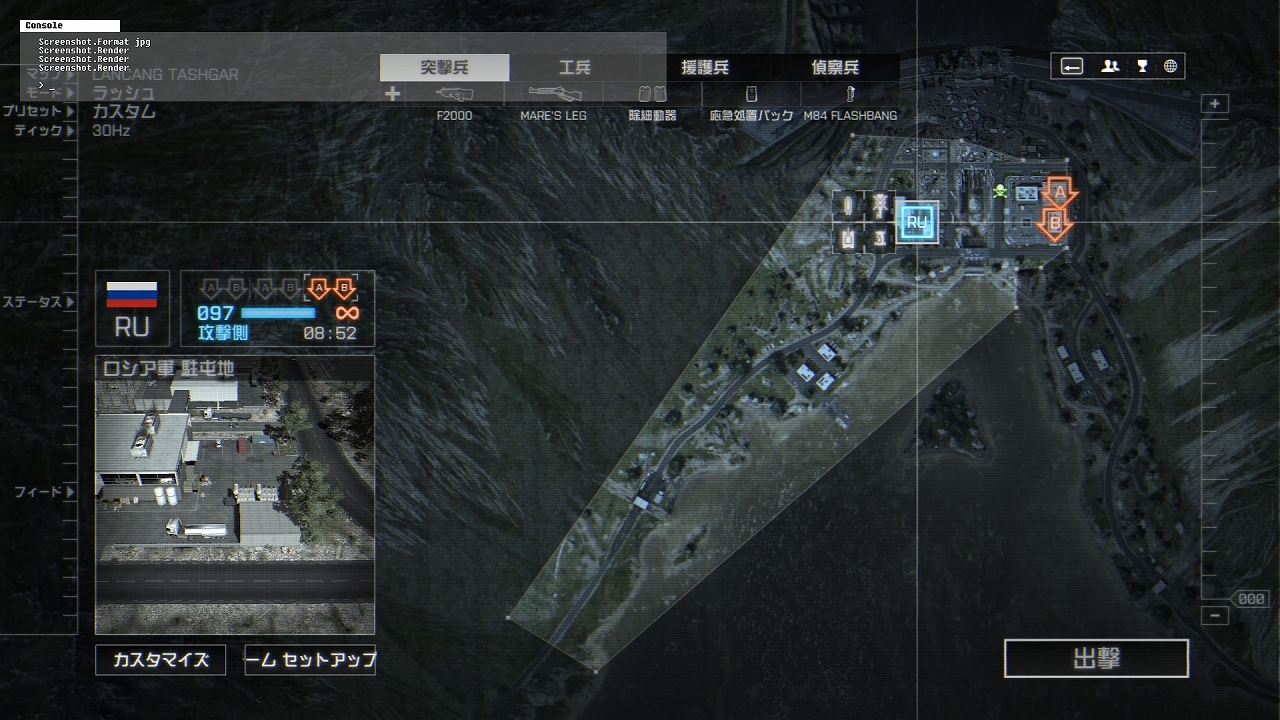The image size is (1280, 720).
Task: Select the F2000 primary weapon slot
Action: coord(454,95)
